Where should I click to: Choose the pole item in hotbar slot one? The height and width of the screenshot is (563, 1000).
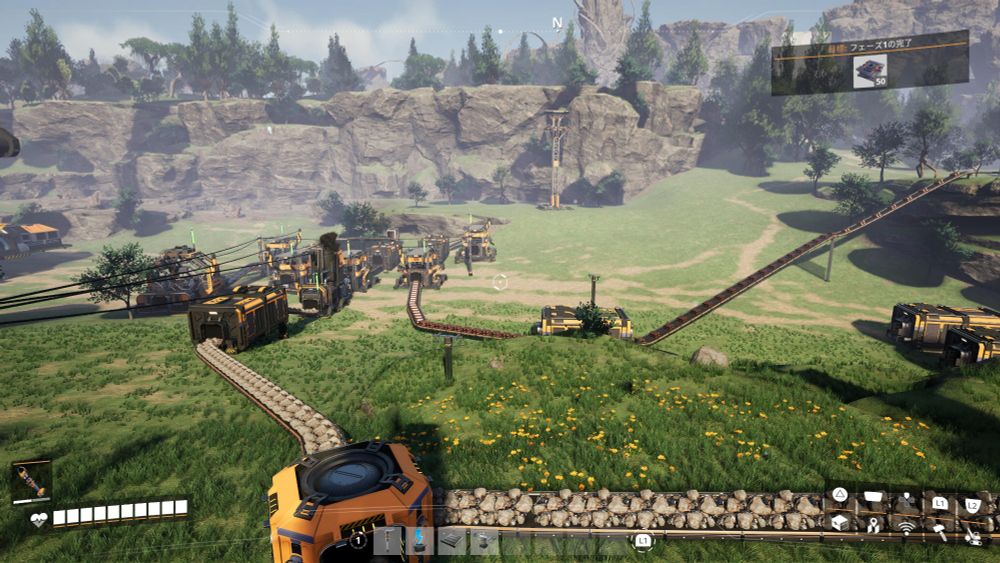pos(389,541)
